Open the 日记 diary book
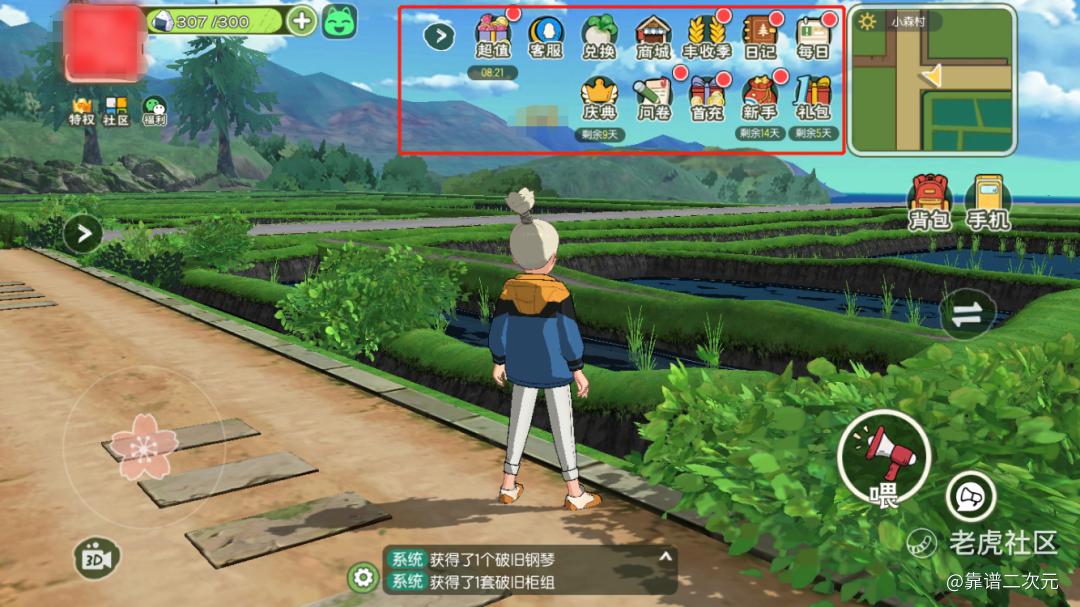The height and width of the screenshot is (607, 1080). point(760,37)
